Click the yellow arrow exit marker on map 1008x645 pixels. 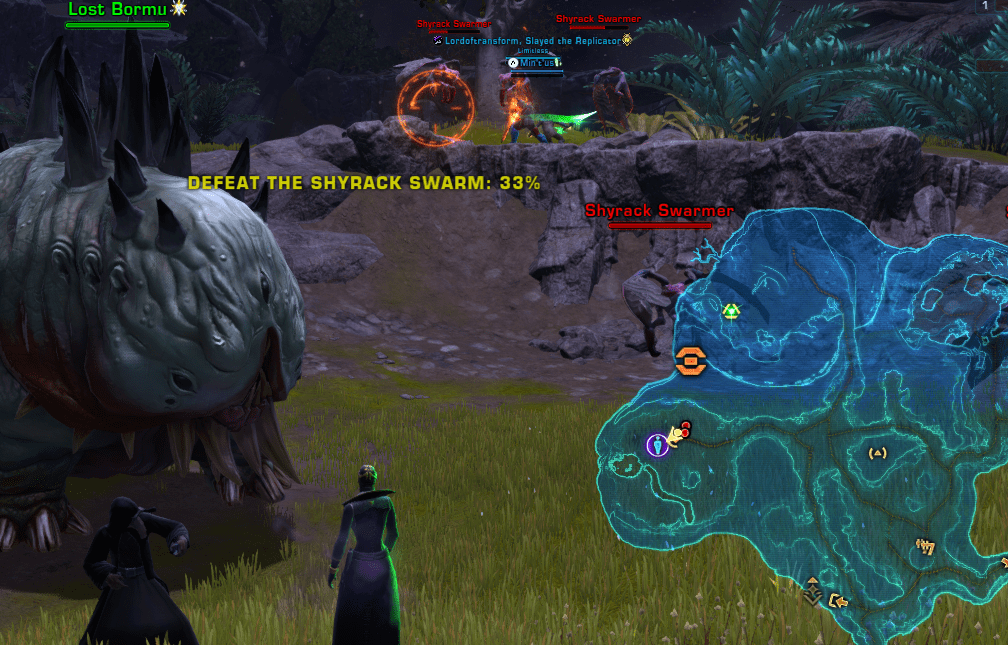coord(838,600)
